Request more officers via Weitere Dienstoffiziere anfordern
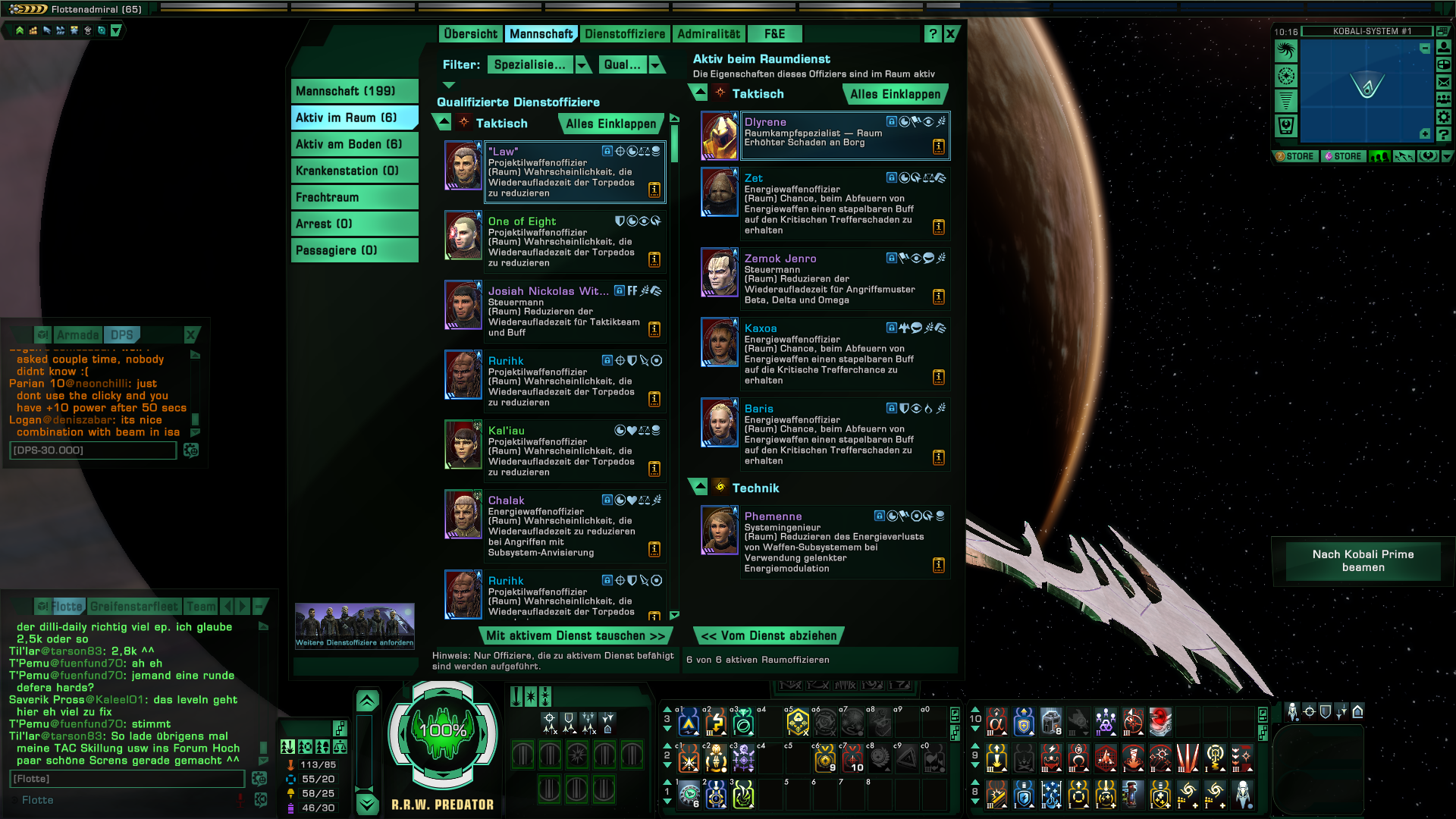 click(x=354, y=626)
